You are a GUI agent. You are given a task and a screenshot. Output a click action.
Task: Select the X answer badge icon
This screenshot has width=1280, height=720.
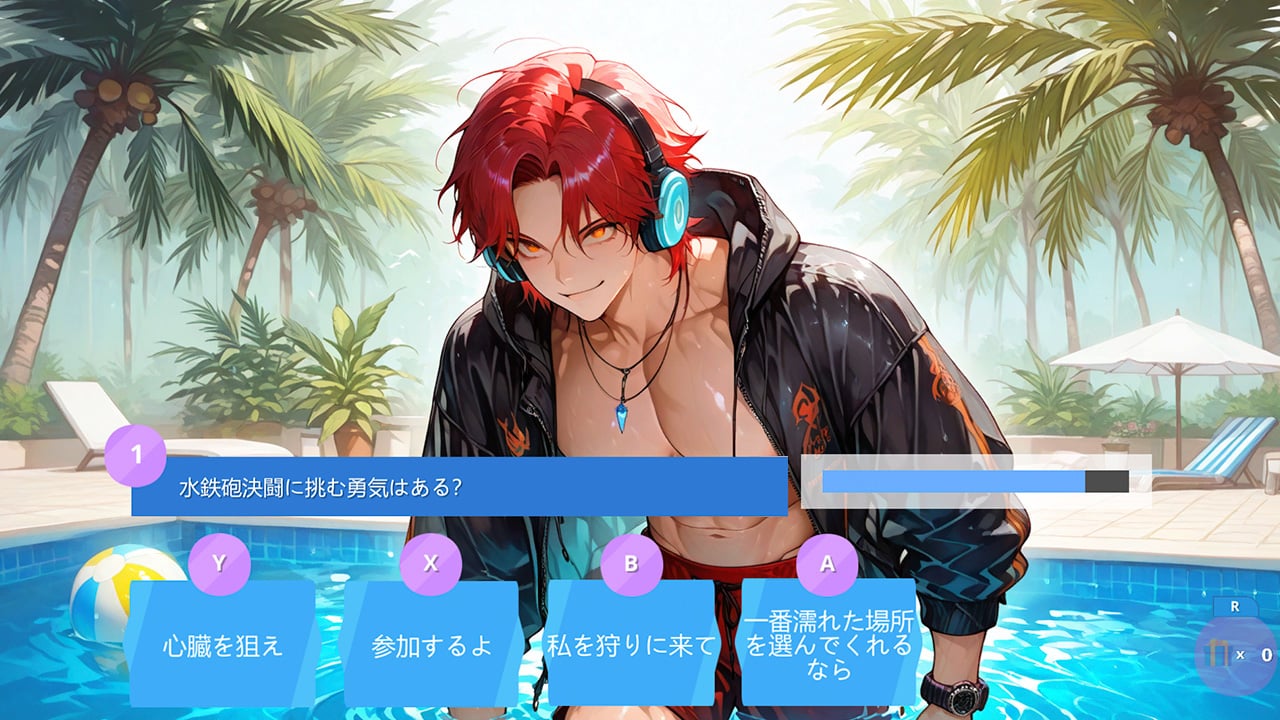point(434,563)
